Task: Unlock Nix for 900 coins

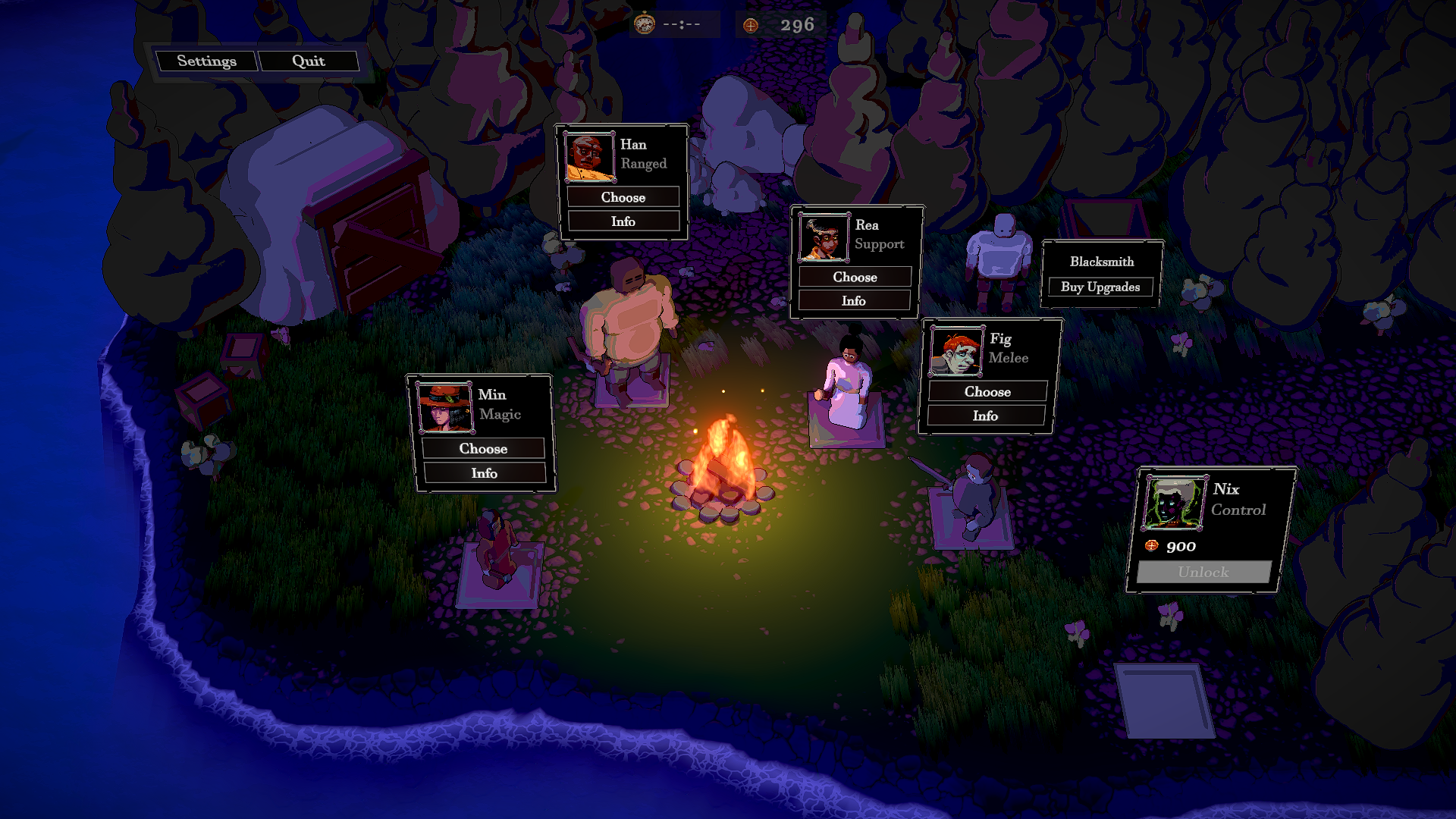Action: coord(1203,573)
